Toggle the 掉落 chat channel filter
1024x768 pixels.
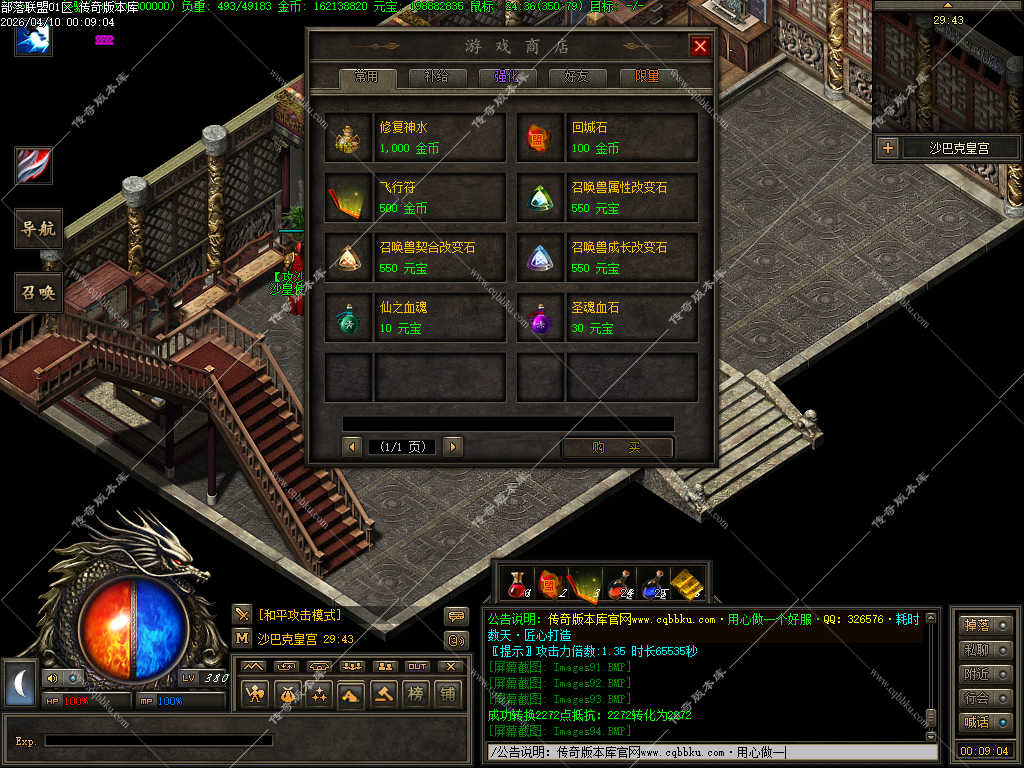coord(984,626)
